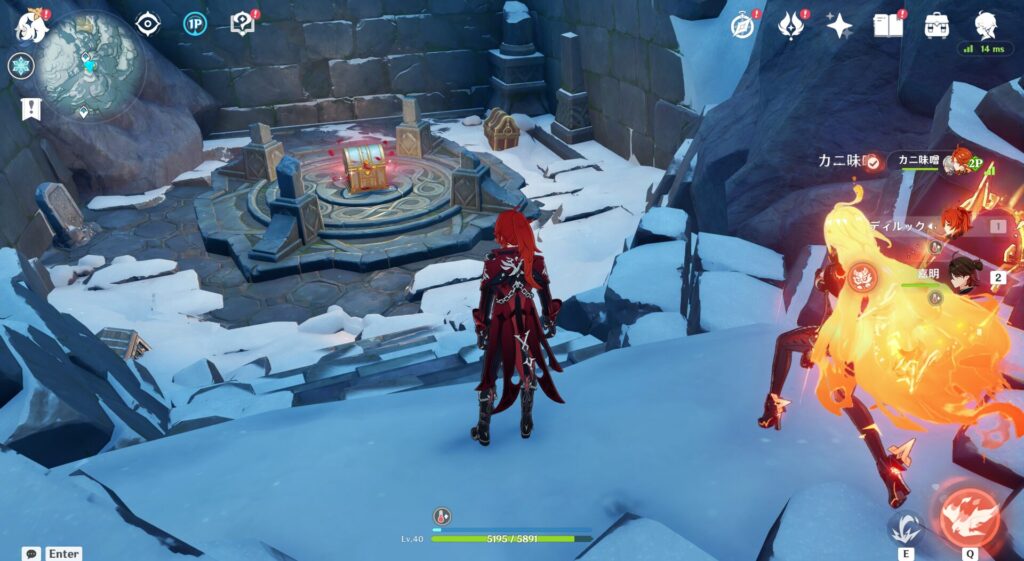Open the Paimon menu
The image size is (1024, 561).
pyautogui.click(x=30, y=26)
